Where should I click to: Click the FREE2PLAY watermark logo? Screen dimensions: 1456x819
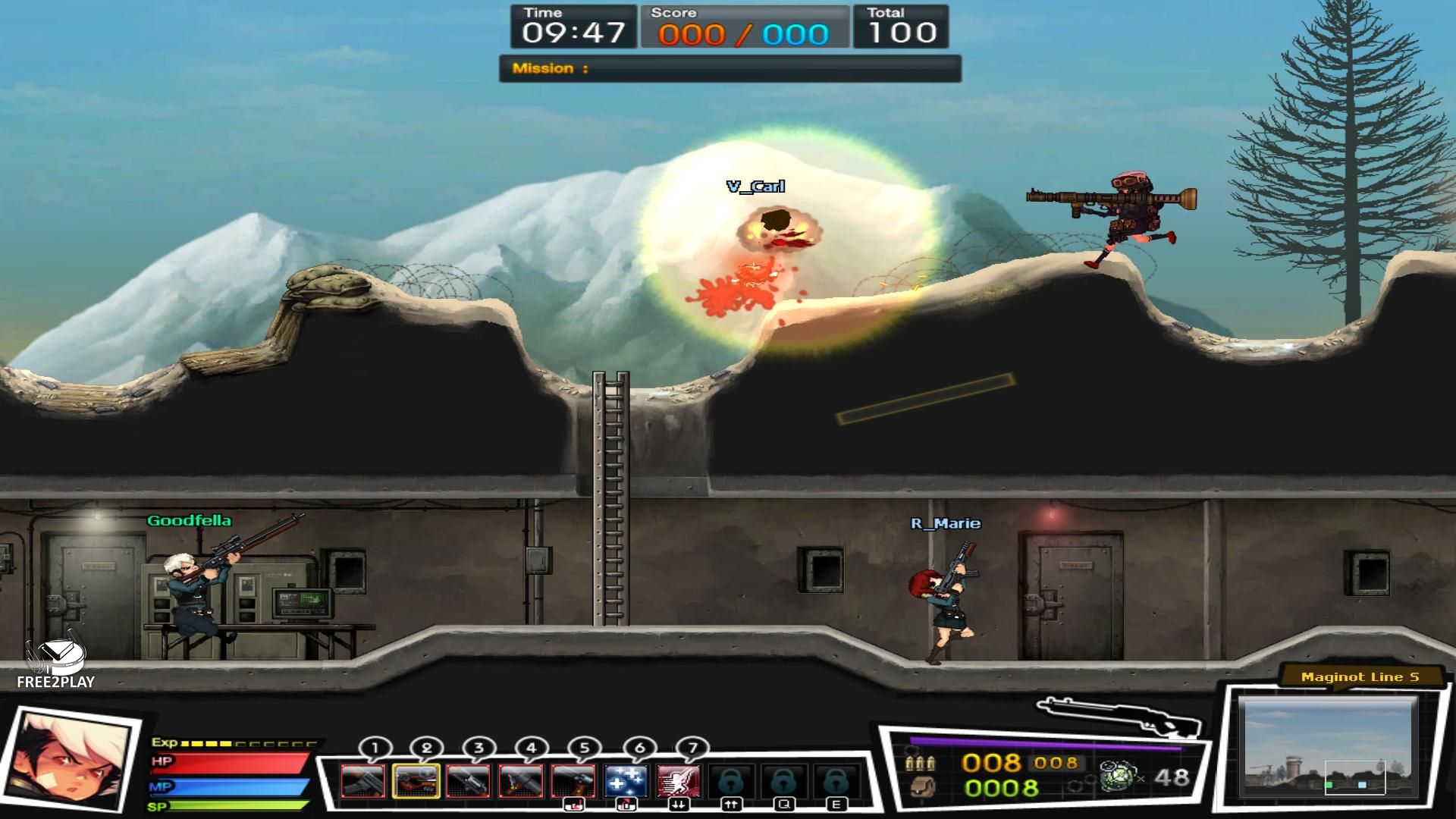(x=55, y=662)
